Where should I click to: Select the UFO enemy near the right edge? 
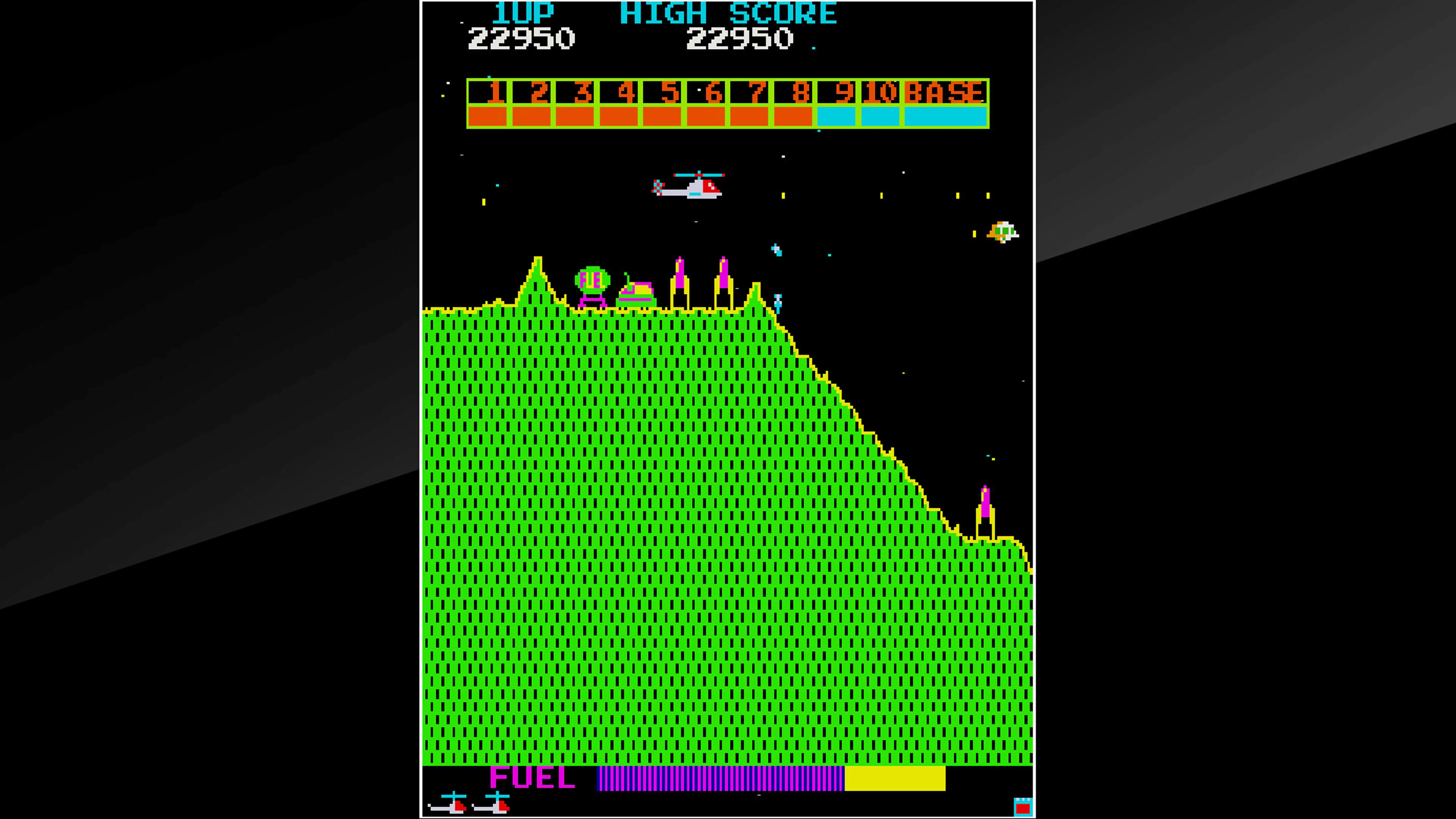[x=1003, y=232]
